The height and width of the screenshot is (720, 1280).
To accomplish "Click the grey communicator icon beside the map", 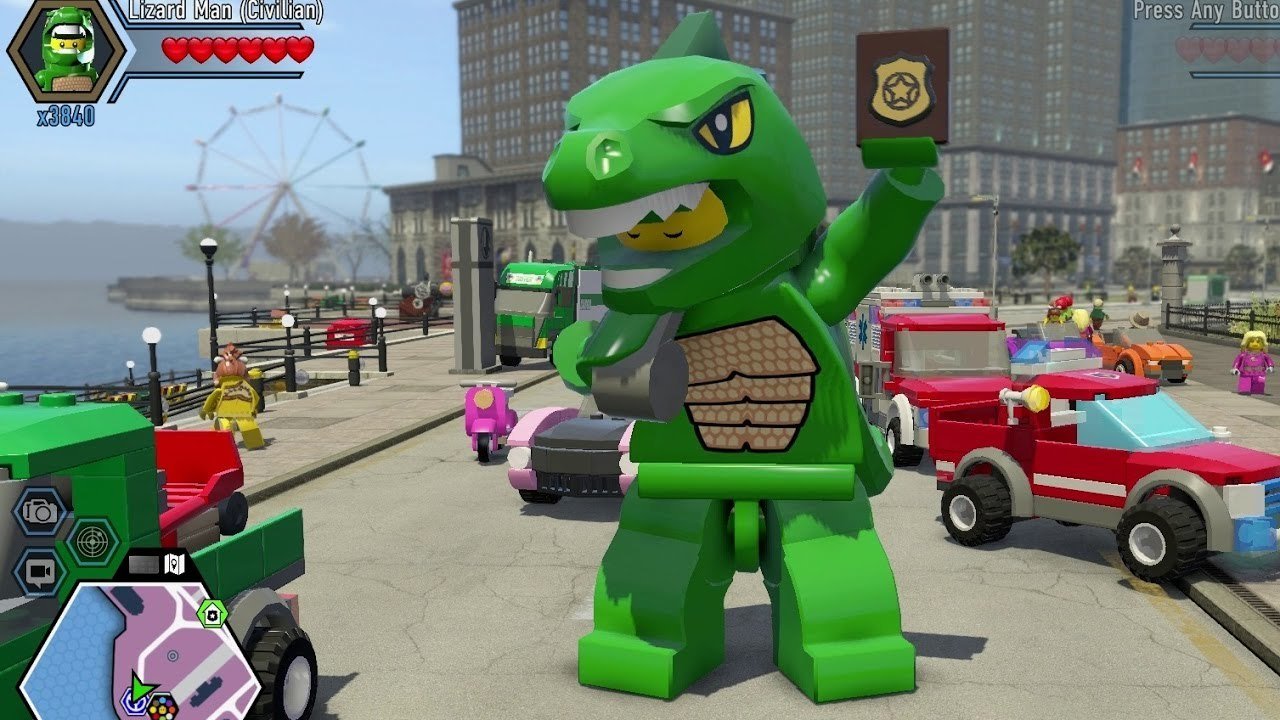I will (145, 562).
